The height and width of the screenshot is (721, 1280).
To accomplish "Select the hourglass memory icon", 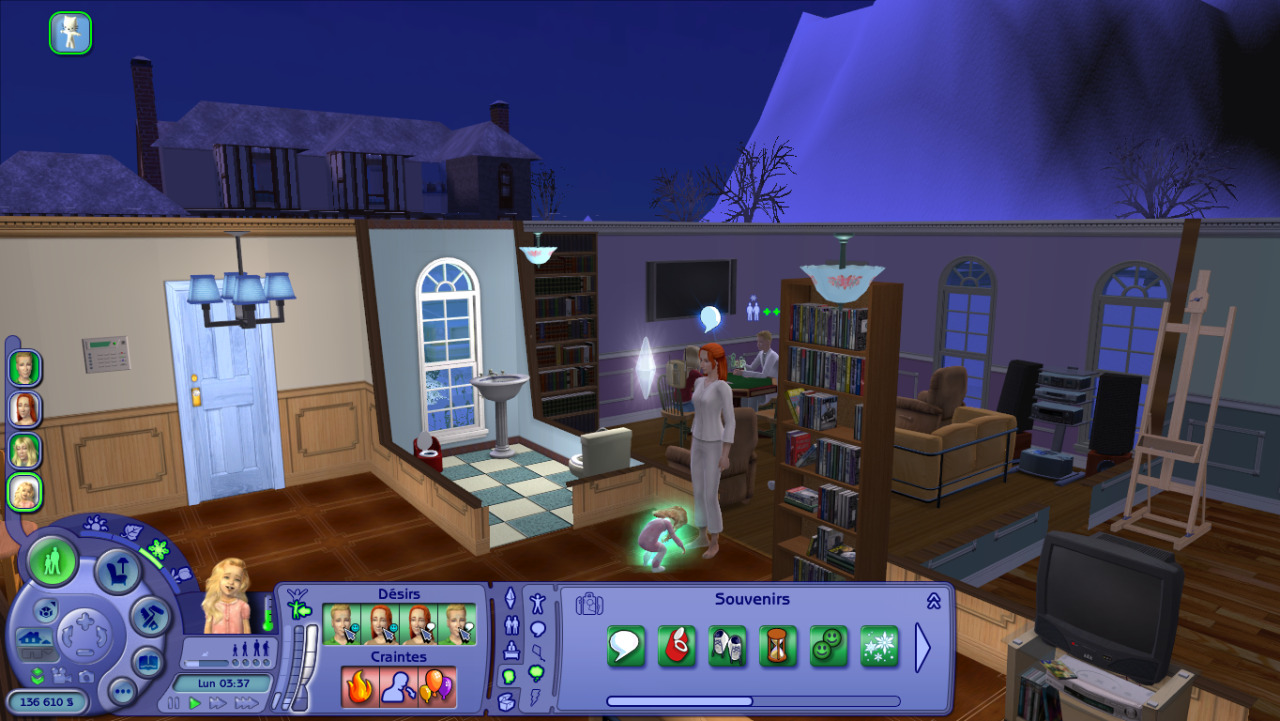I will point(778,646).
